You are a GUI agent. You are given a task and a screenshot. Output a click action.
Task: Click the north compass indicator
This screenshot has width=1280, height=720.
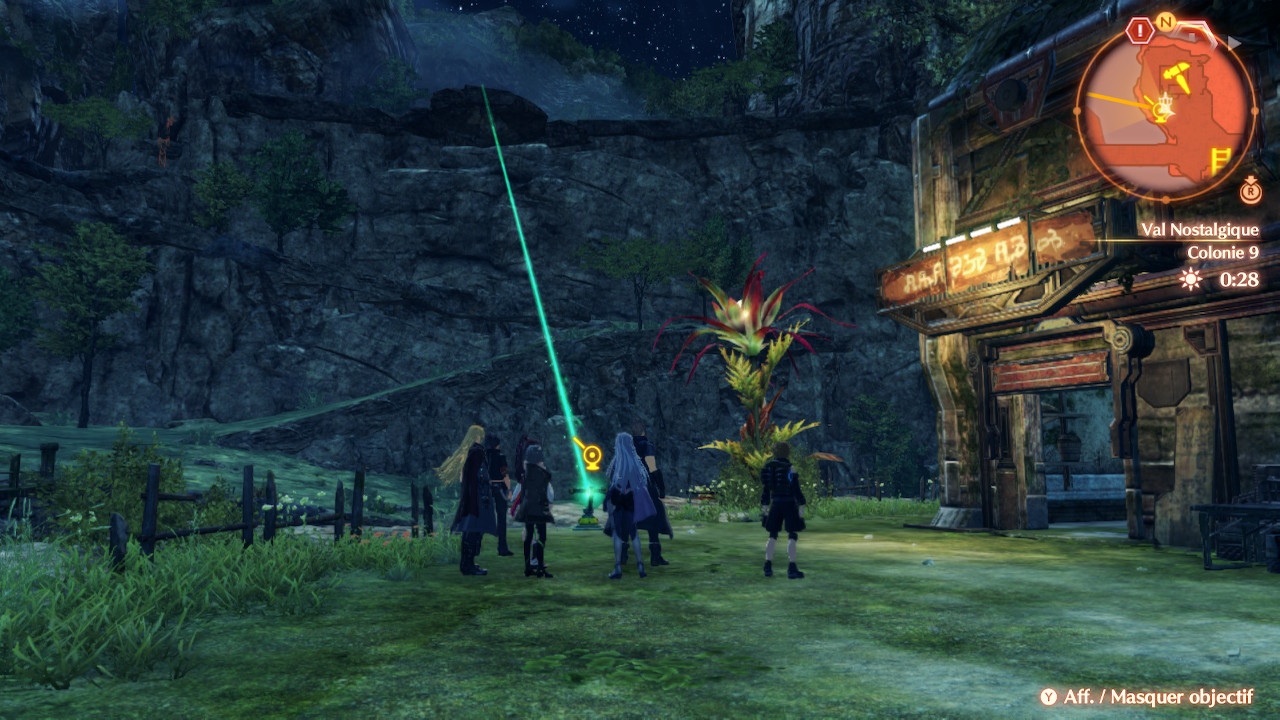pyautogui.click(x=1165, y=21)
